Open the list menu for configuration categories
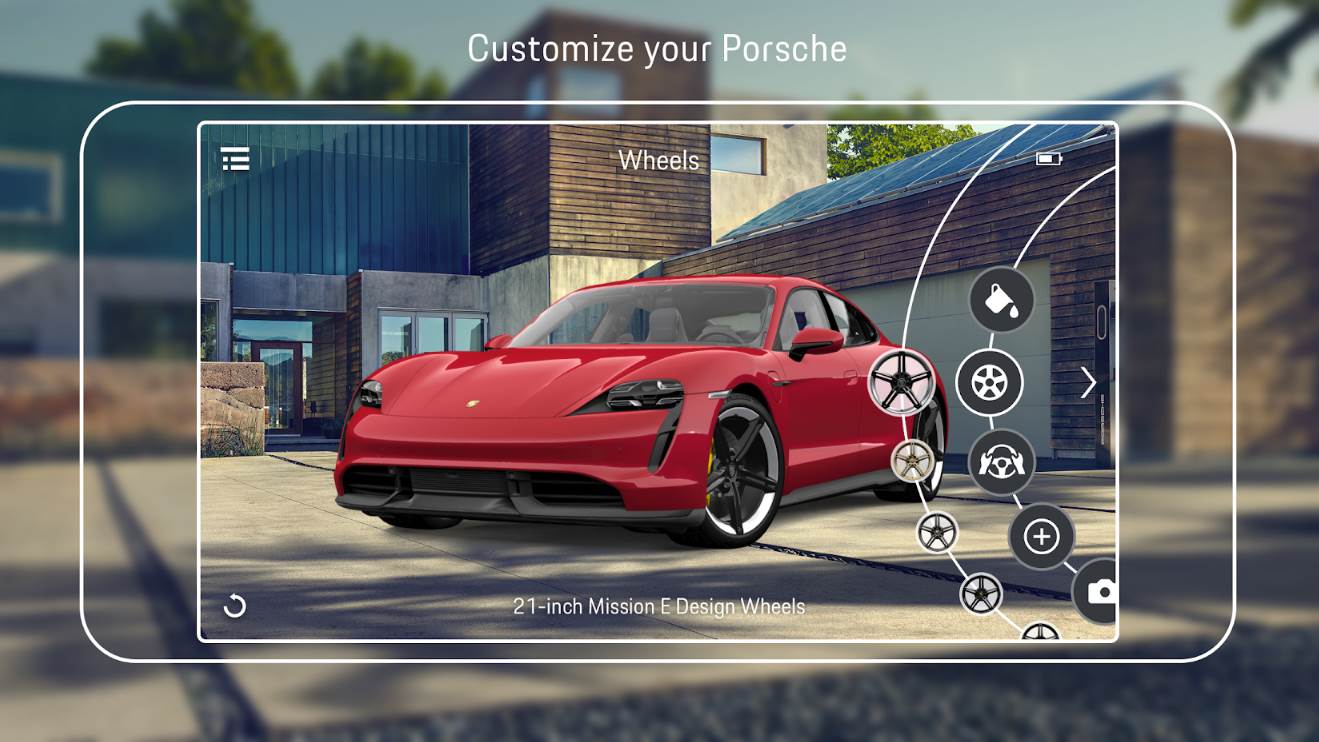This screenshot has width=1319, height=742. 234,160
